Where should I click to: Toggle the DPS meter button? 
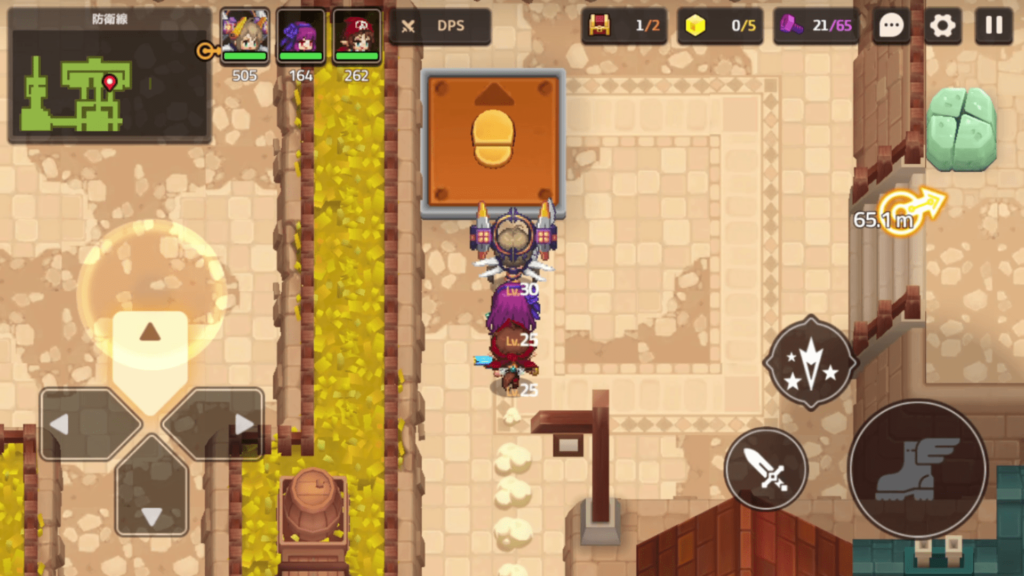(x=440, y=26)
